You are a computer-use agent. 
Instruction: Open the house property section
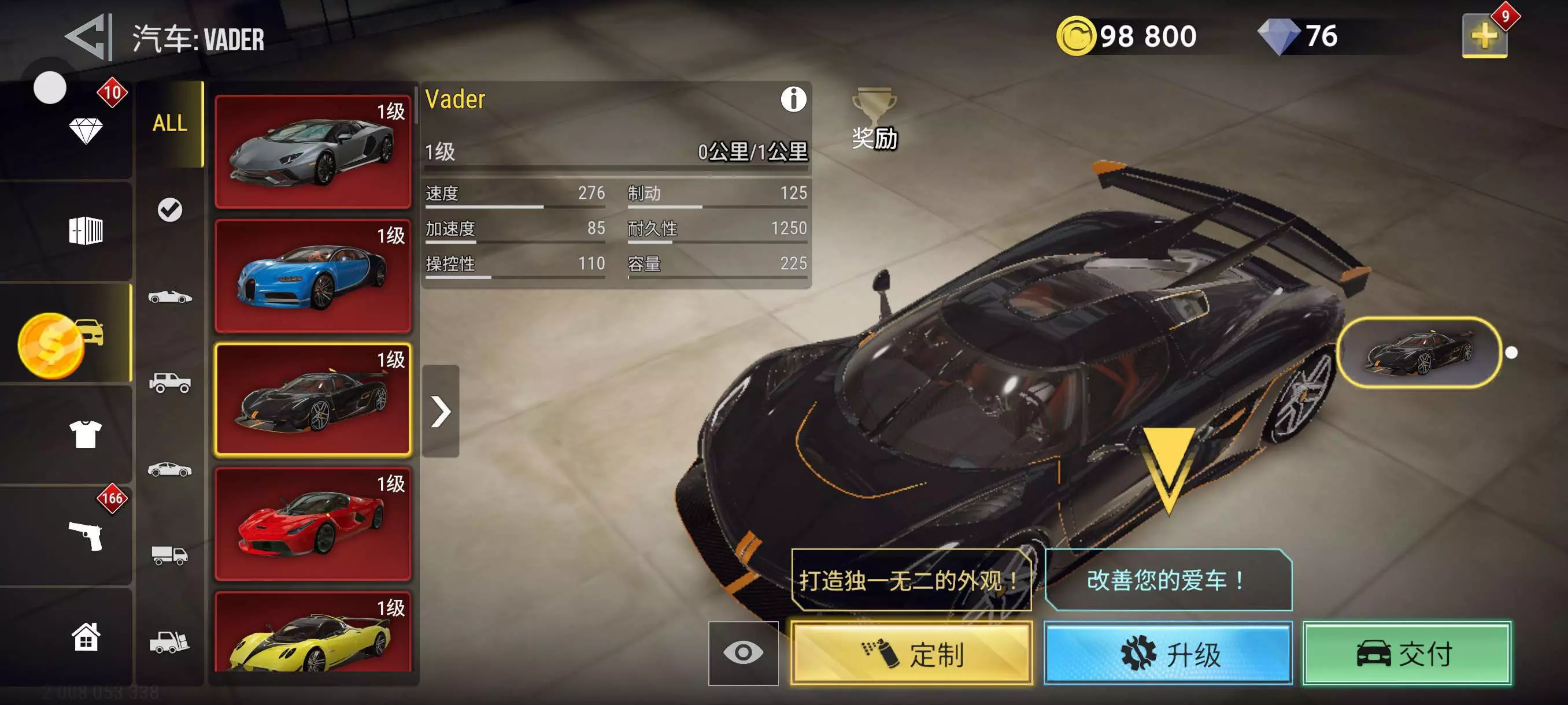pyautogui.click(x=85, y=637)
